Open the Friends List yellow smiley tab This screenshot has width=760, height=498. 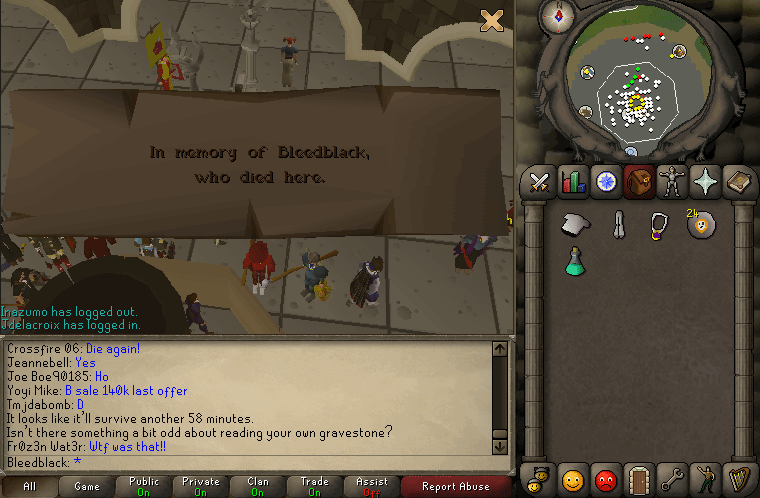click(x=573, y=478)
